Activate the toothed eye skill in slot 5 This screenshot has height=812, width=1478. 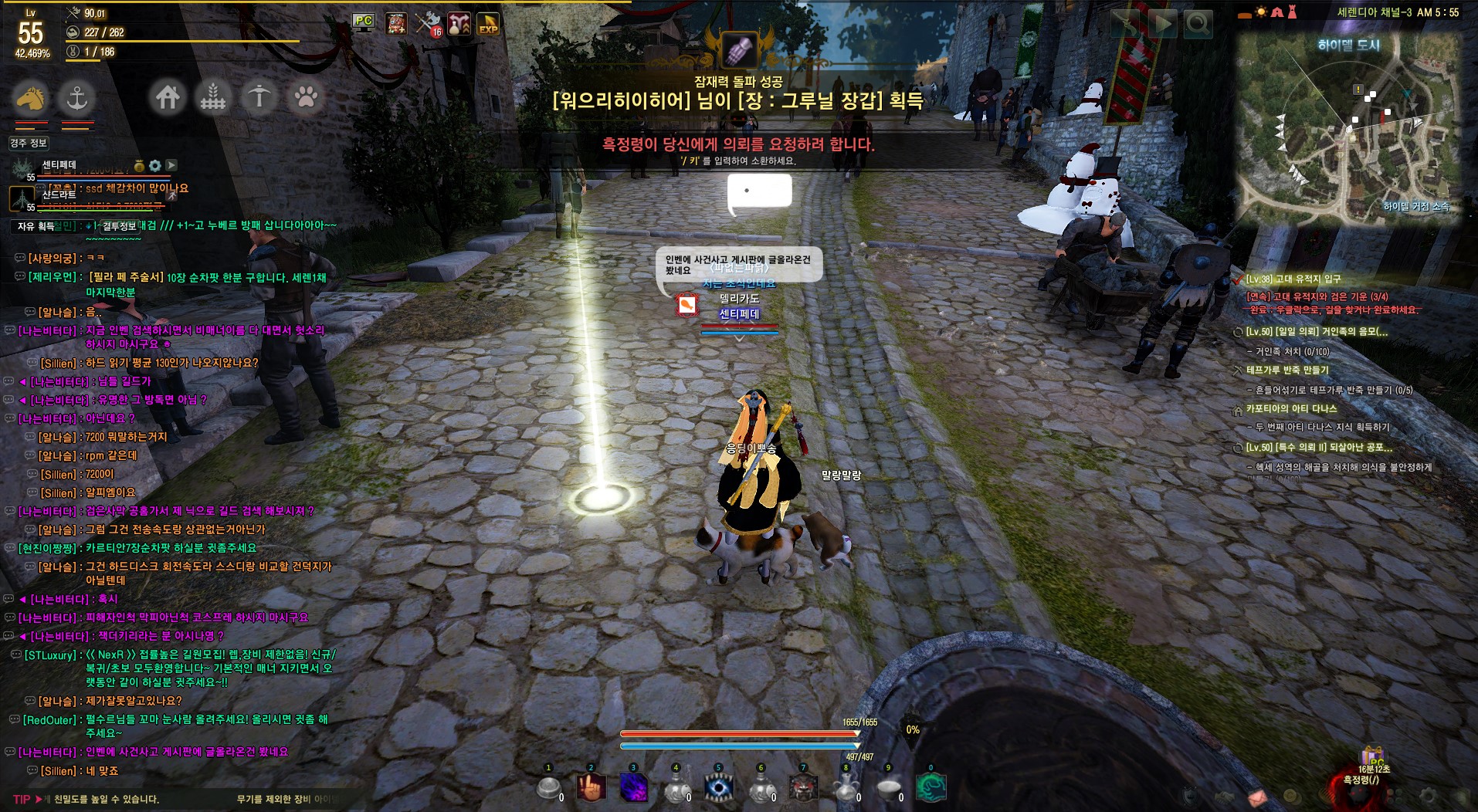tap(719, 788)
